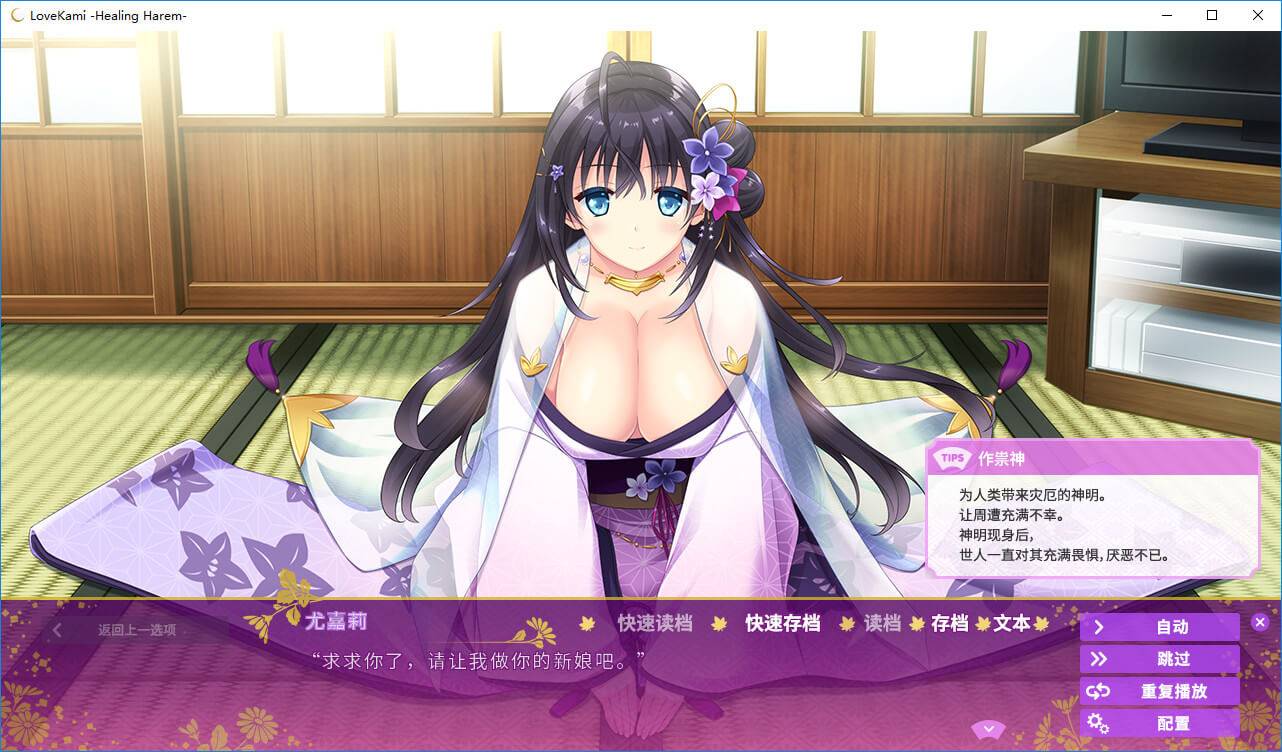Open the 存档 save screen

949,623
